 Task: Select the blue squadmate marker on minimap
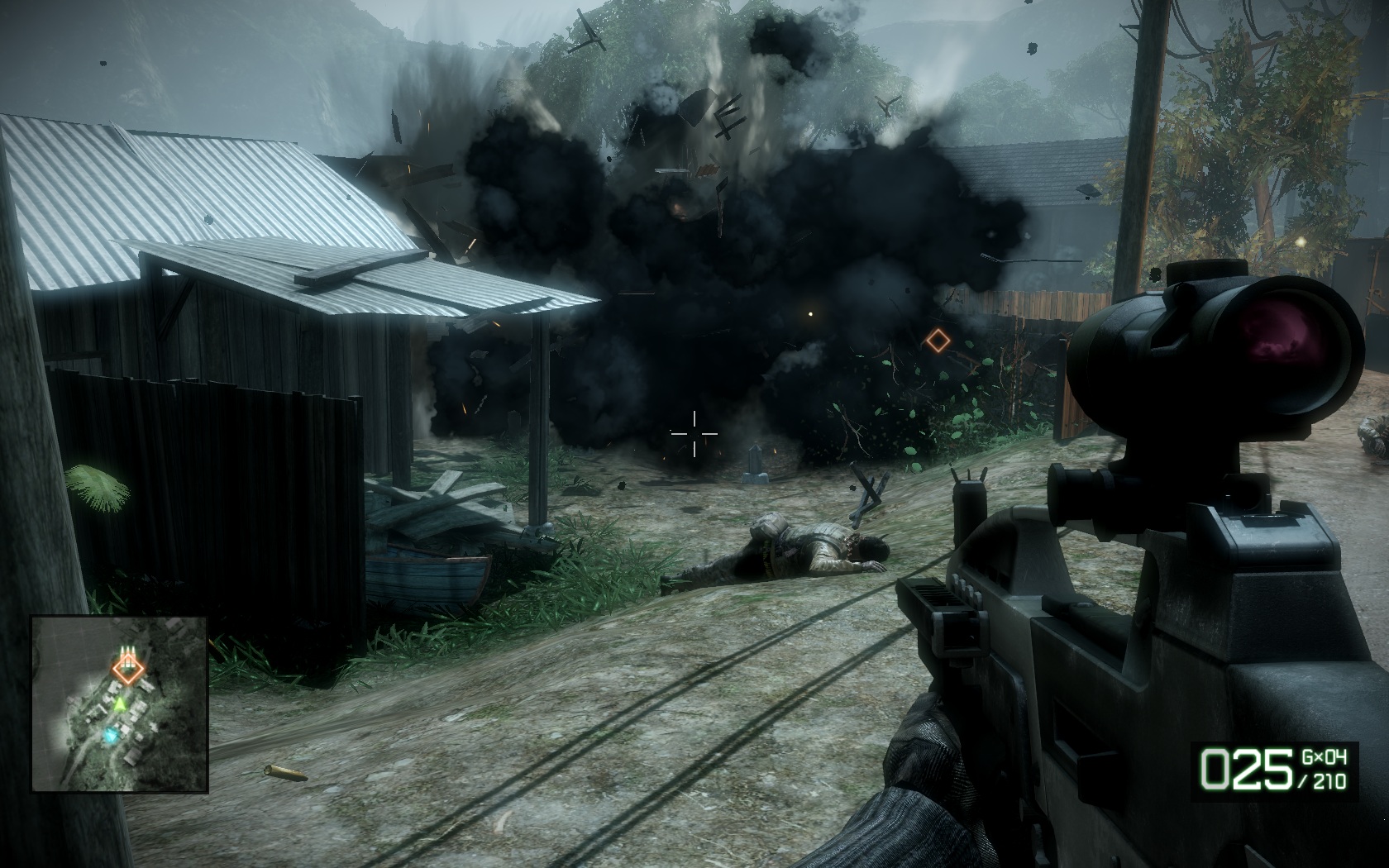click(111, 734)
